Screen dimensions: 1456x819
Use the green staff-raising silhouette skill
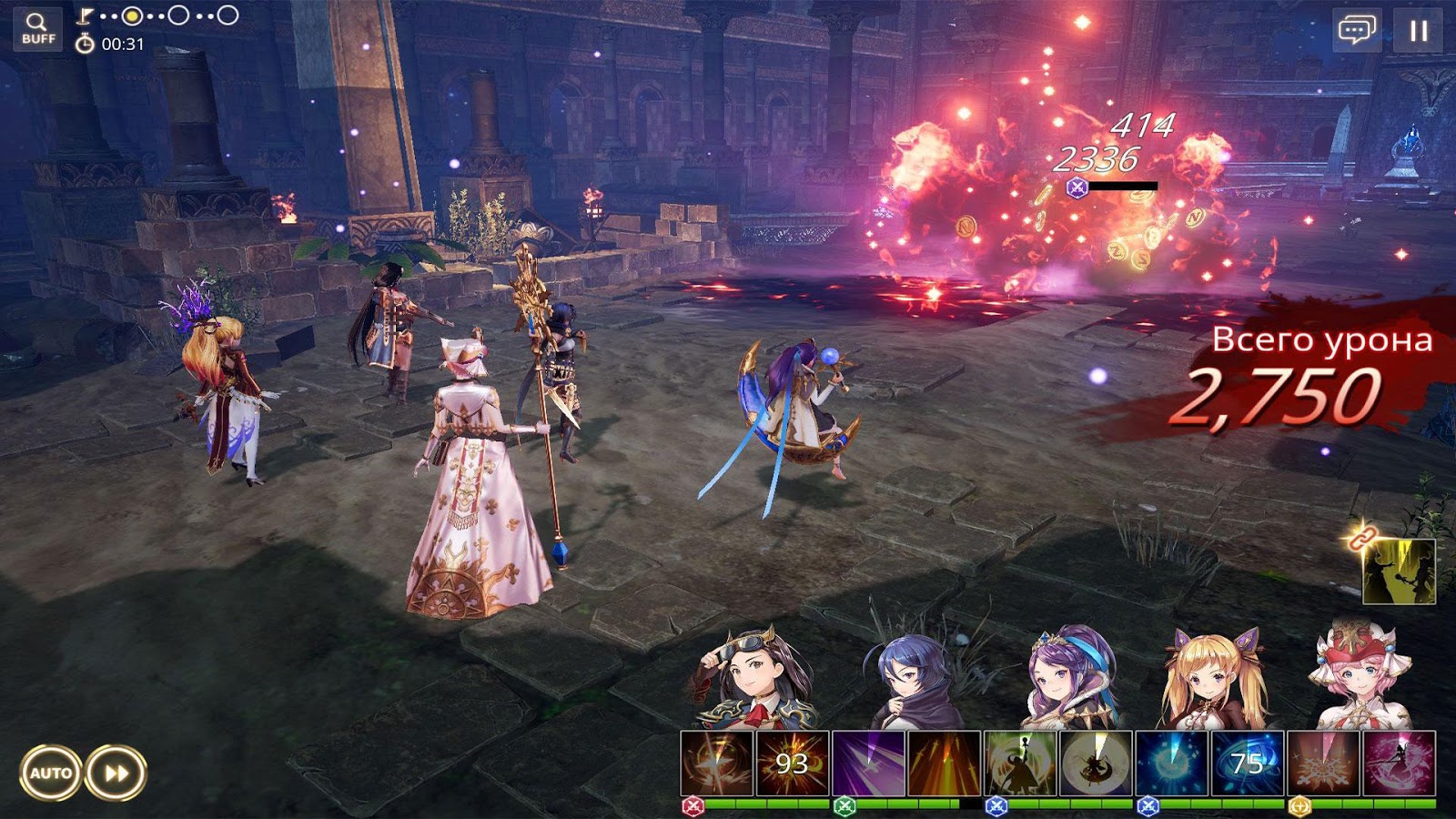click(1020, 763)
